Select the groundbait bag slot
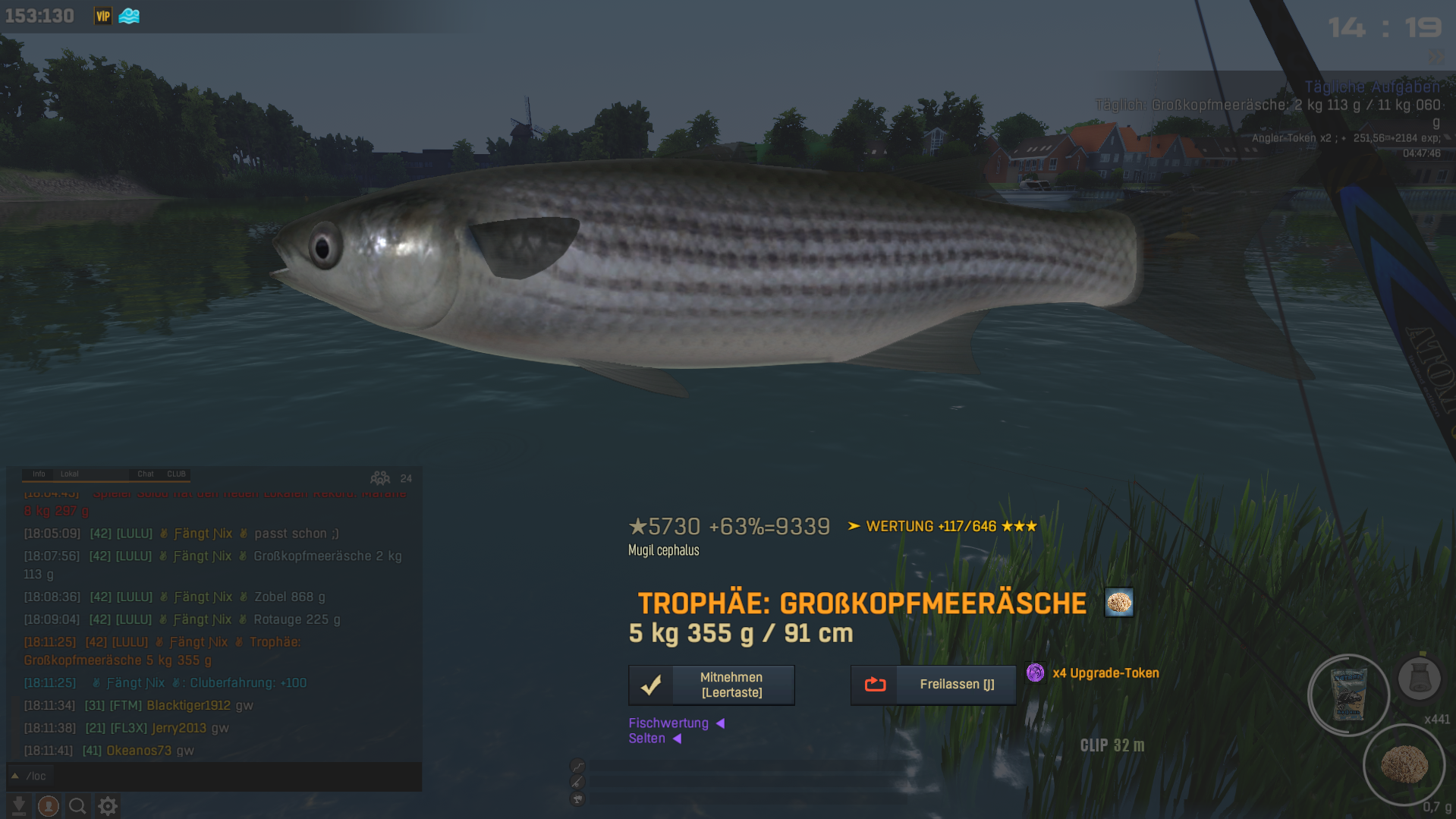 coord(1348,694)
